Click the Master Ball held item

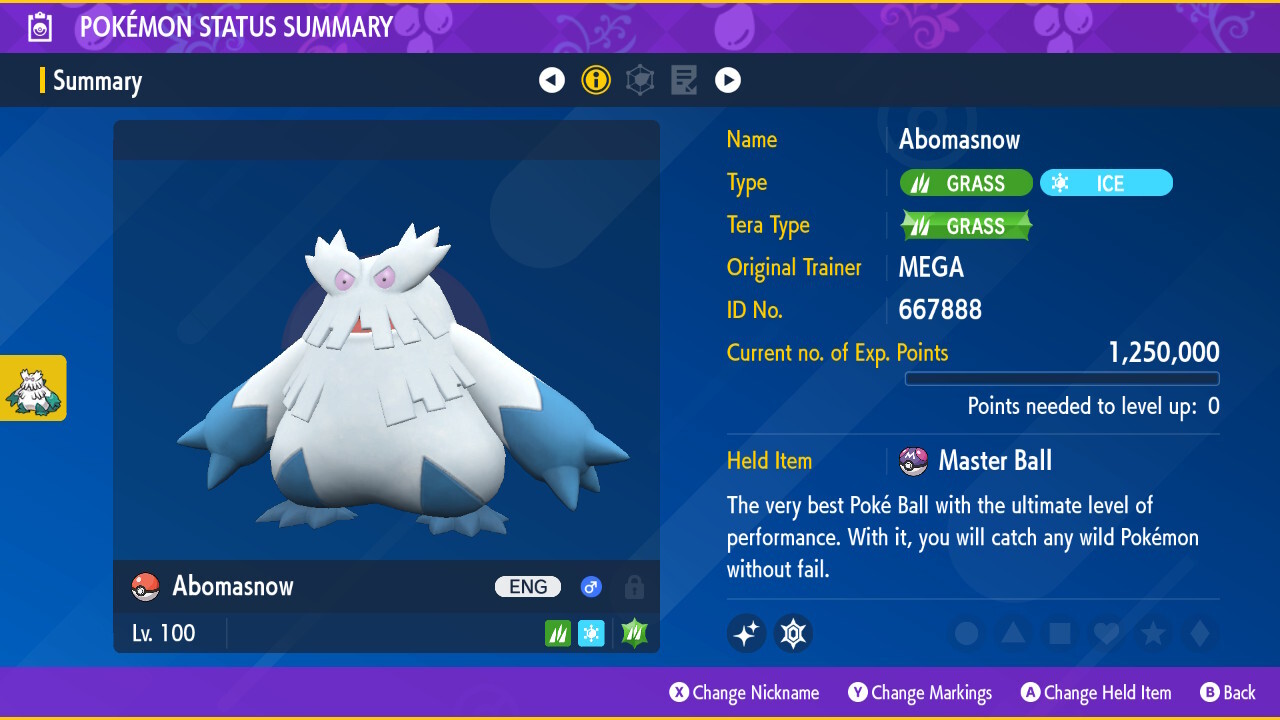point(976,461)
